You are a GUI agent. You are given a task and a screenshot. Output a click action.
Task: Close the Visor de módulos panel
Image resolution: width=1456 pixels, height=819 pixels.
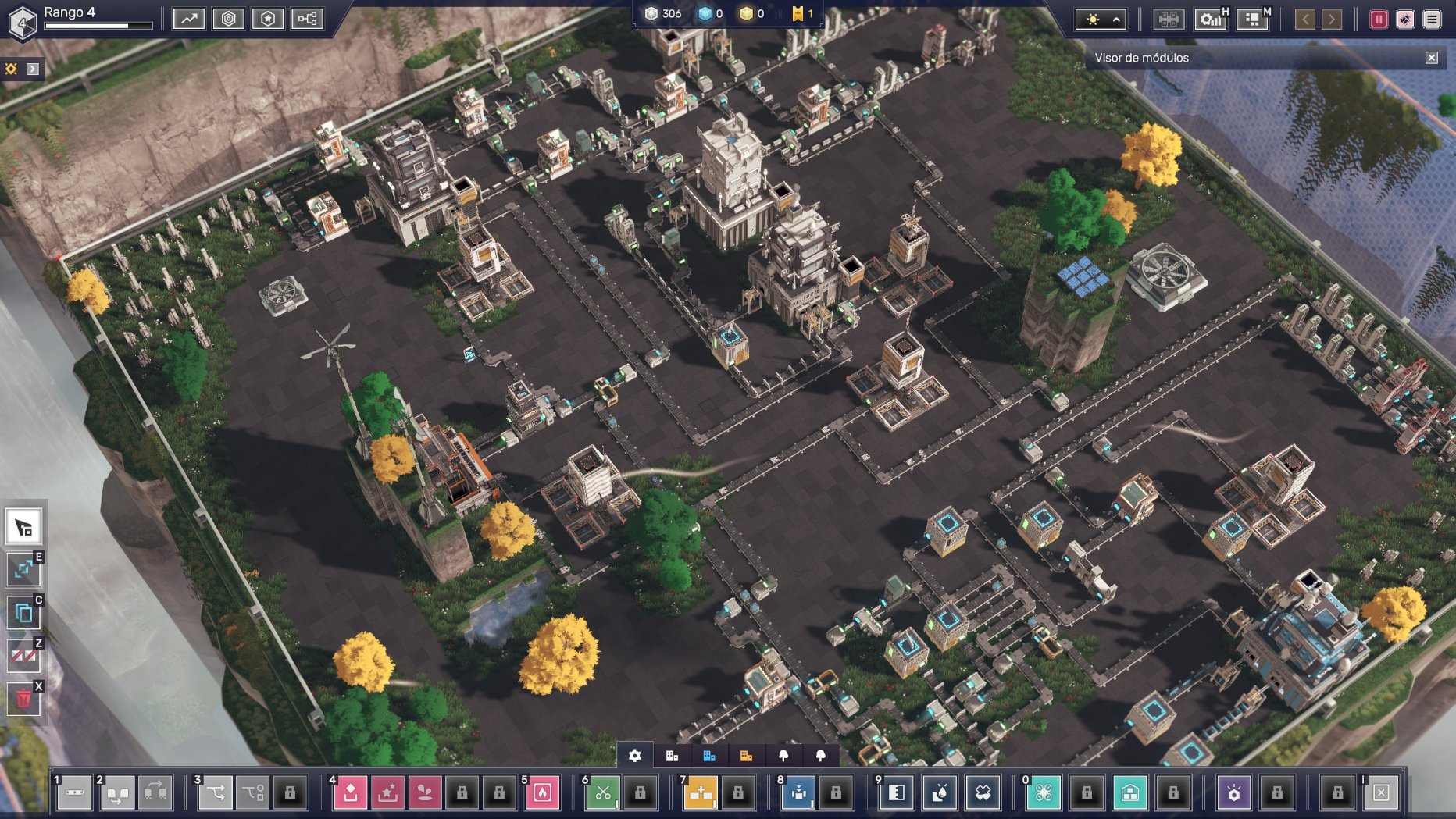tap(1432, 58)
